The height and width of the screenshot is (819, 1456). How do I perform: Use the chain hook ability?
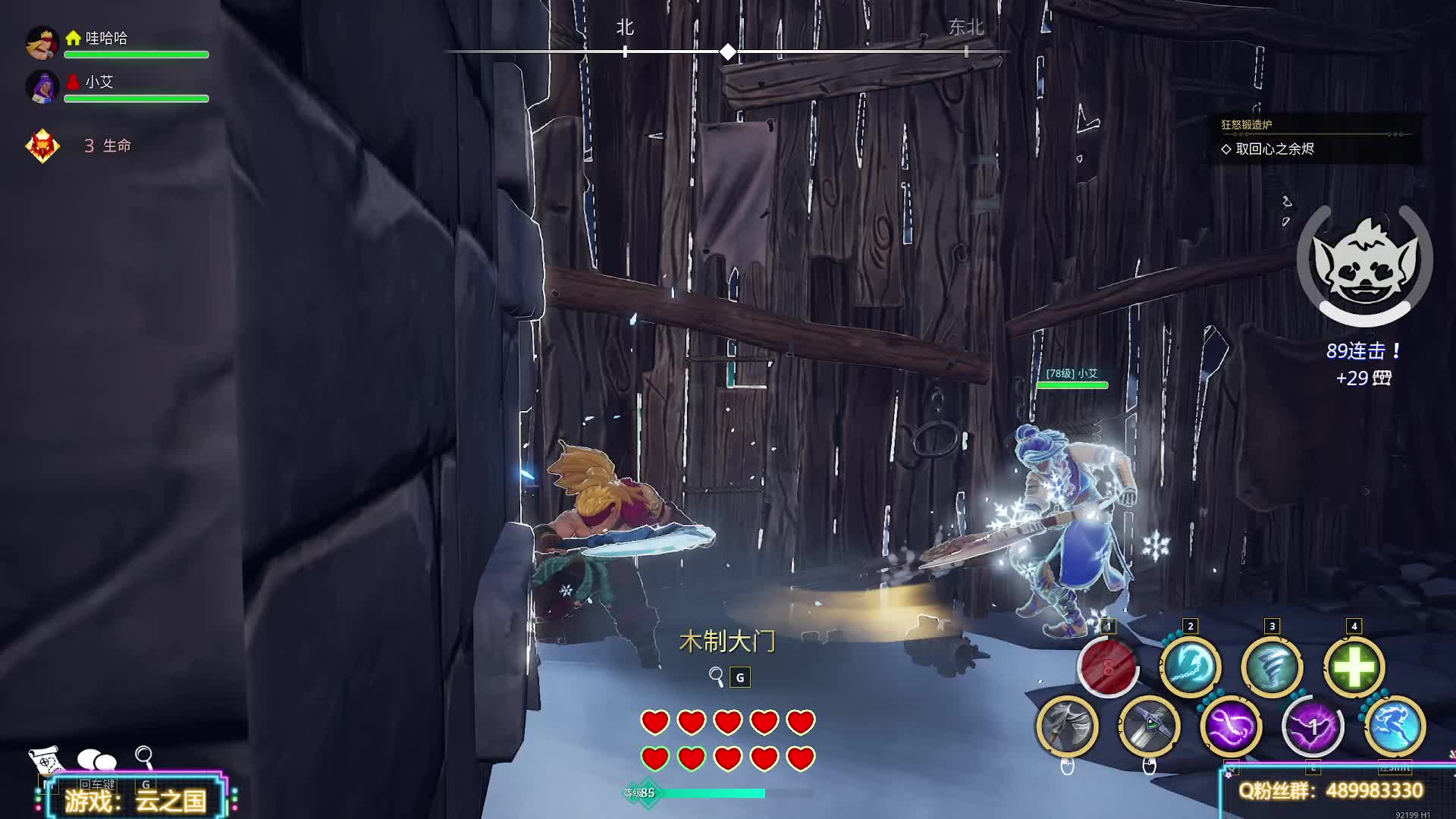coord(1190,667)
